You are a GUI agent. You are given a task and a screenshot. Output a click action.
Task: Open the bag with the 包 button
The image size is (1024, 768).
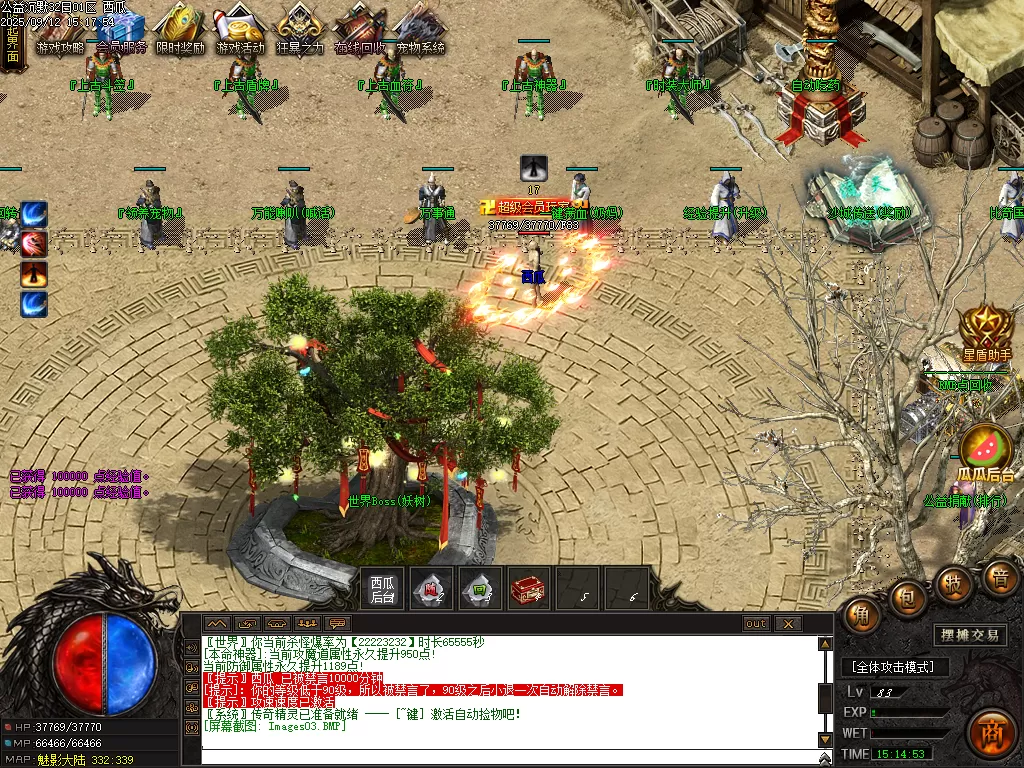pos(908,596)
